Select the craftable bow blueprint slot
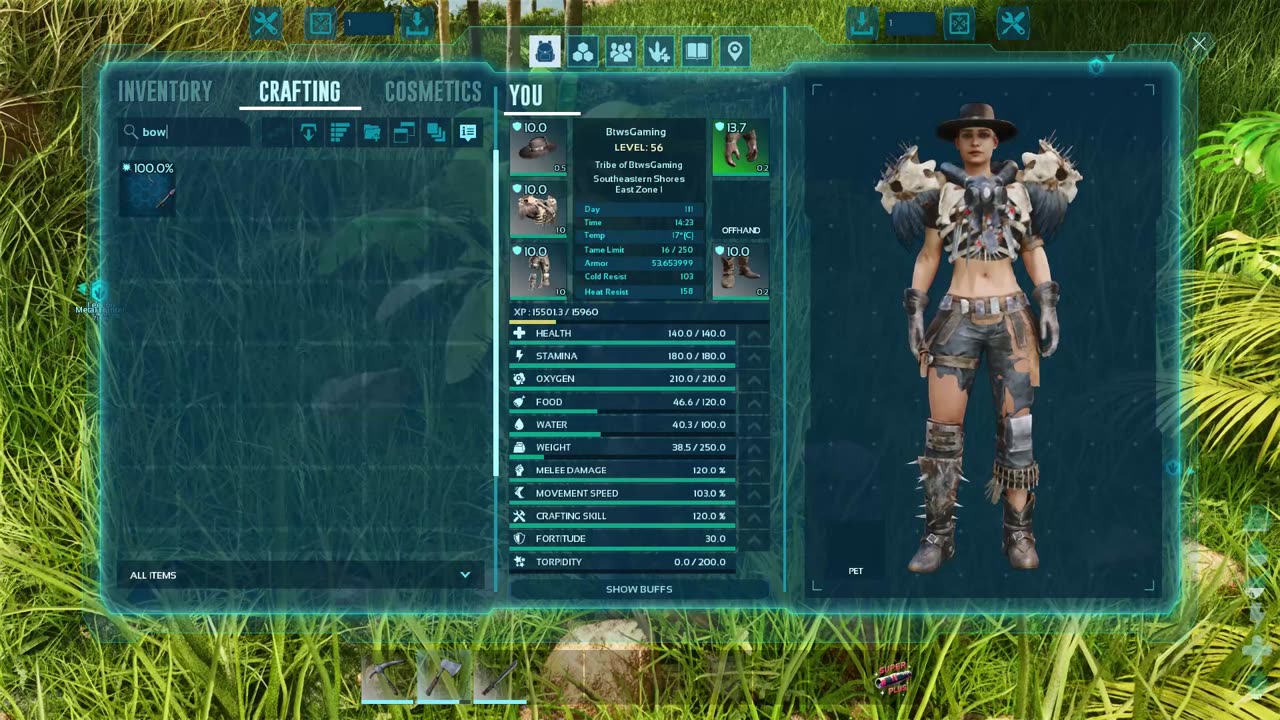Image resolution: width=1280 pixels, height=720 pixels. pyautogui.click(x=148, y=188)
